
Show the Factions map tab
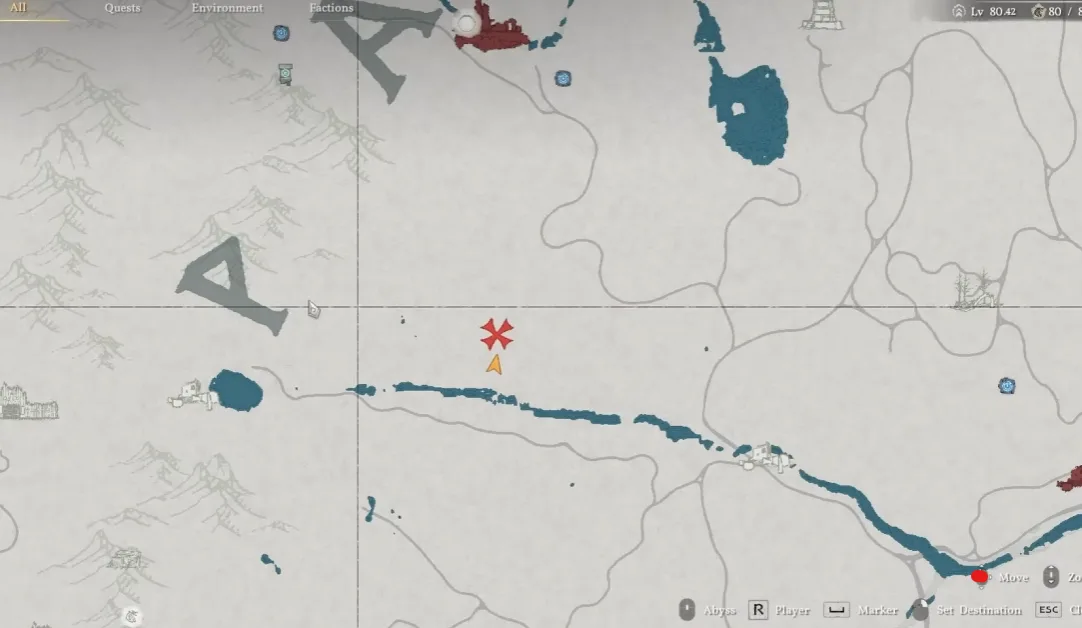click(x=331, y=8)
